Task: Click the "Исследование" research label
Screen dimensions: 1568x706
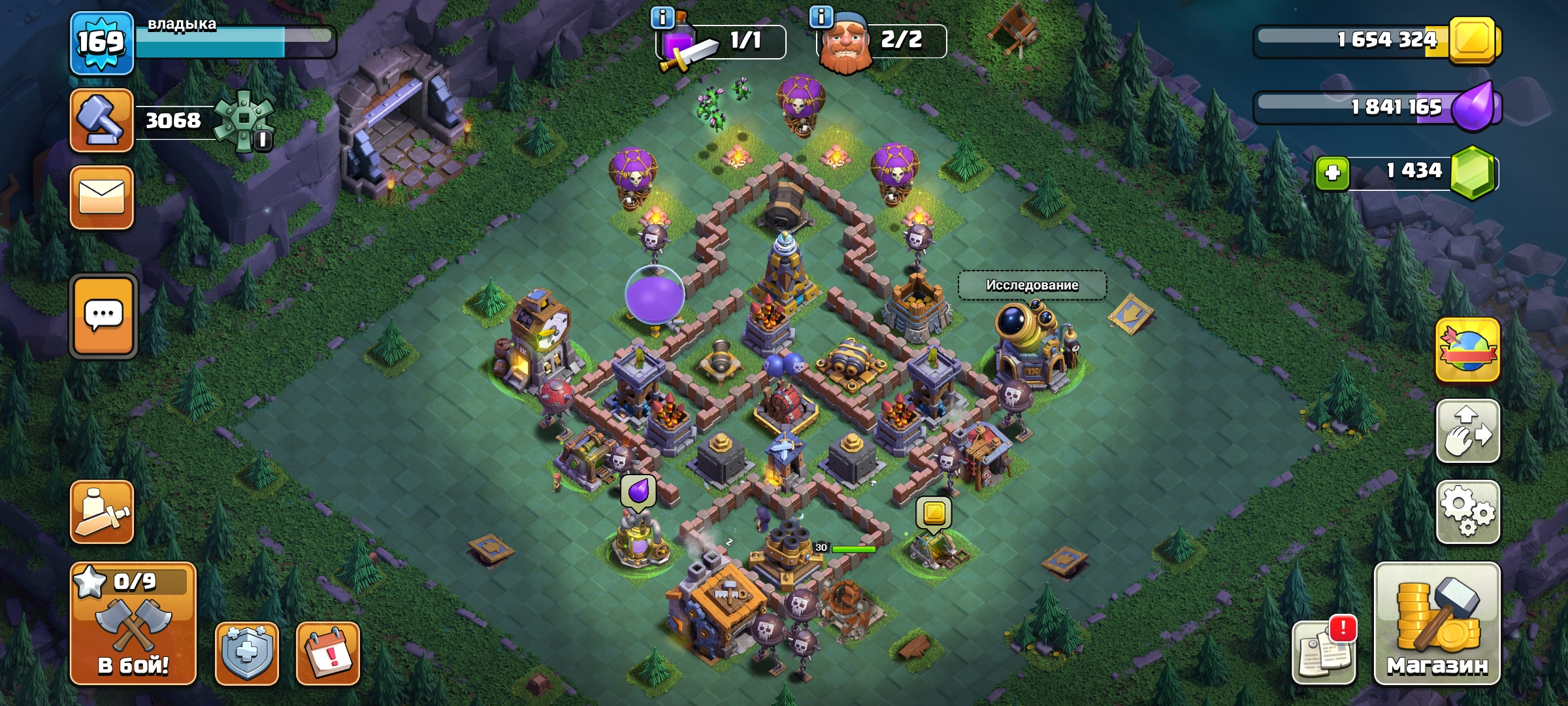Action: point(1032,285)
